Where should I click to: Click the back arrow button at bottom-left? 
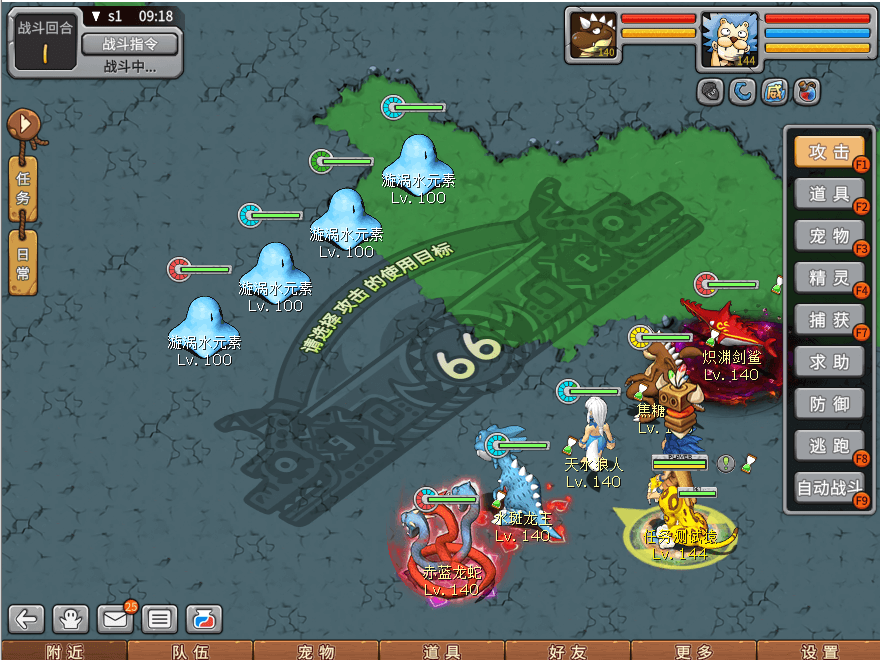point(27,619)
